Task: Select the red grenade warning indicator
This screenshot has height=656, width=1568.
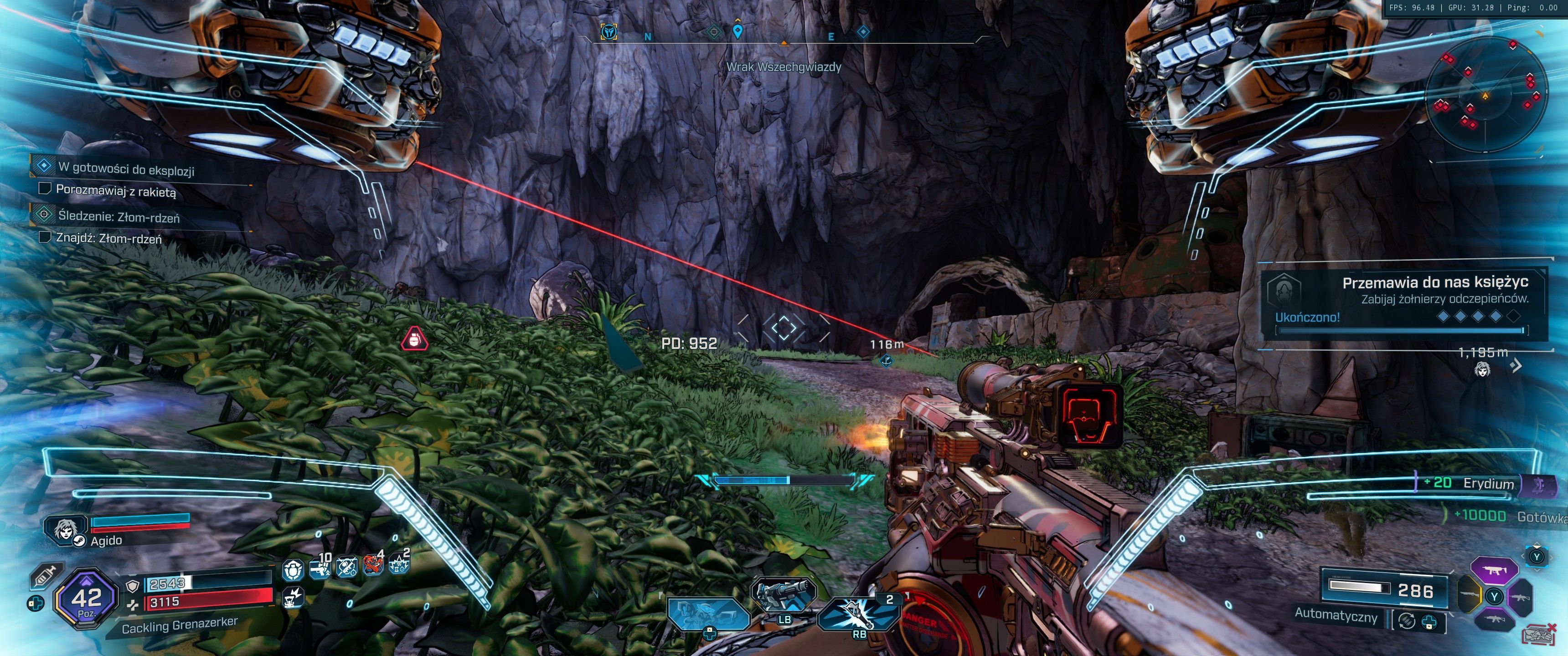Action: 414,339
